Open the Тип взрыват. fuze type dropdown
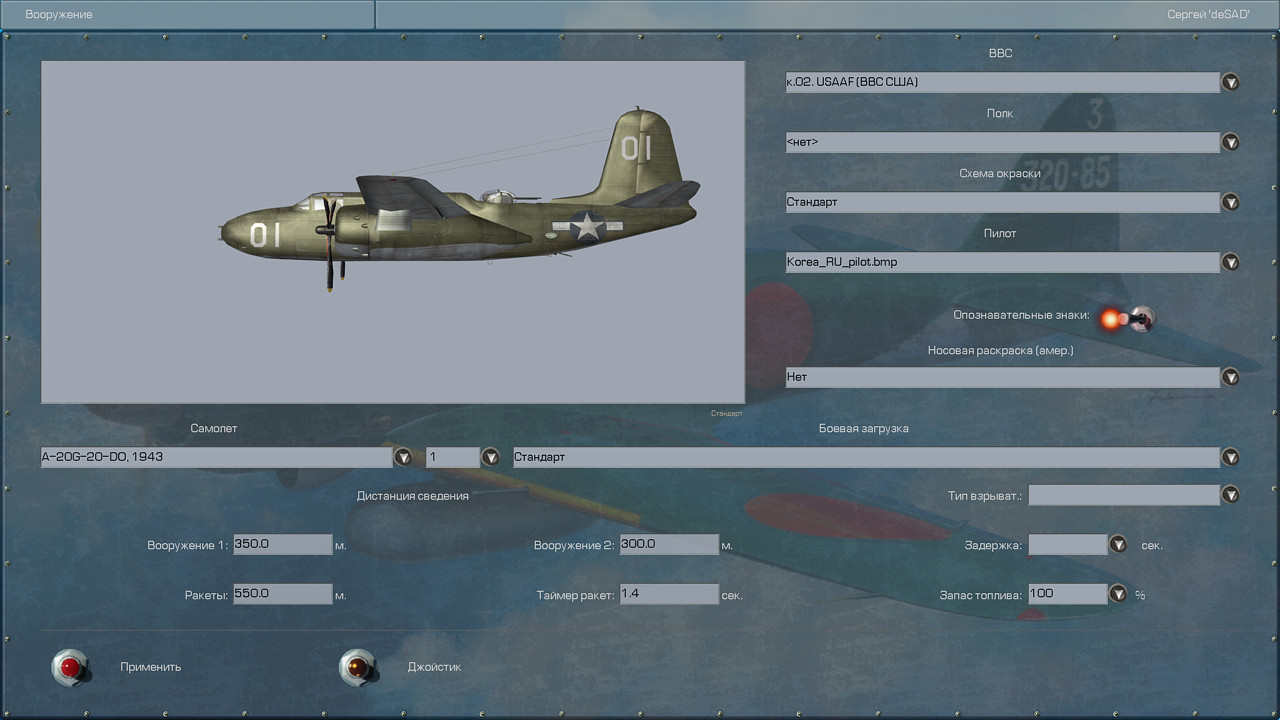The height and width of the screenshot is (720, 1280). (1230, 494)
